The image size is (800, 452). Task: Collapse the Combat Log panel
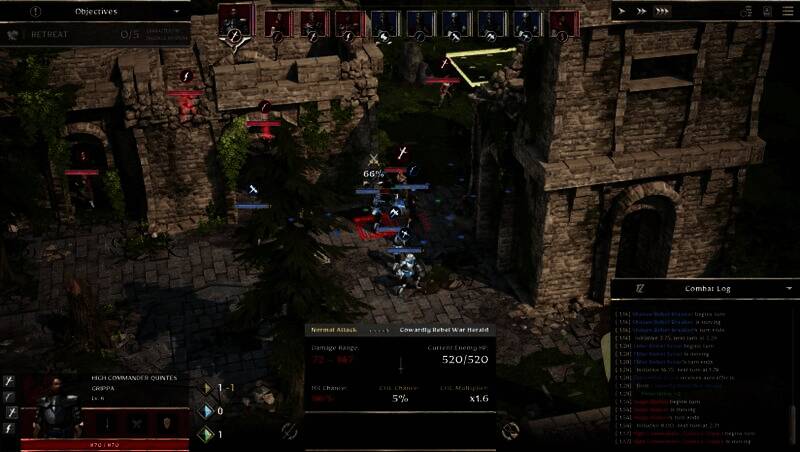(x=789, y=288)
